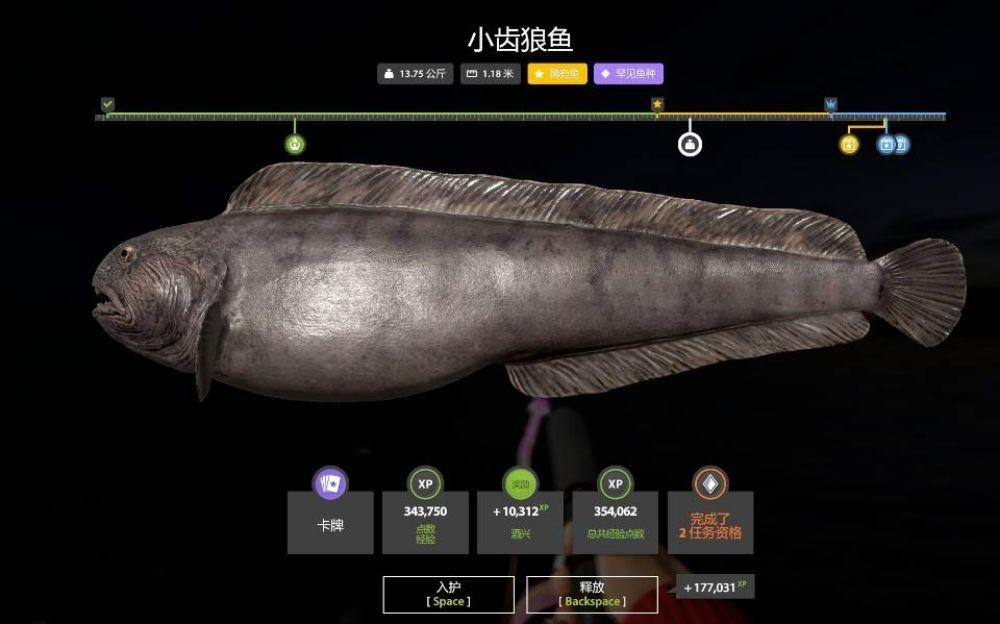Select the white weight marker on the scale
1000x624 pixels.
689,145
